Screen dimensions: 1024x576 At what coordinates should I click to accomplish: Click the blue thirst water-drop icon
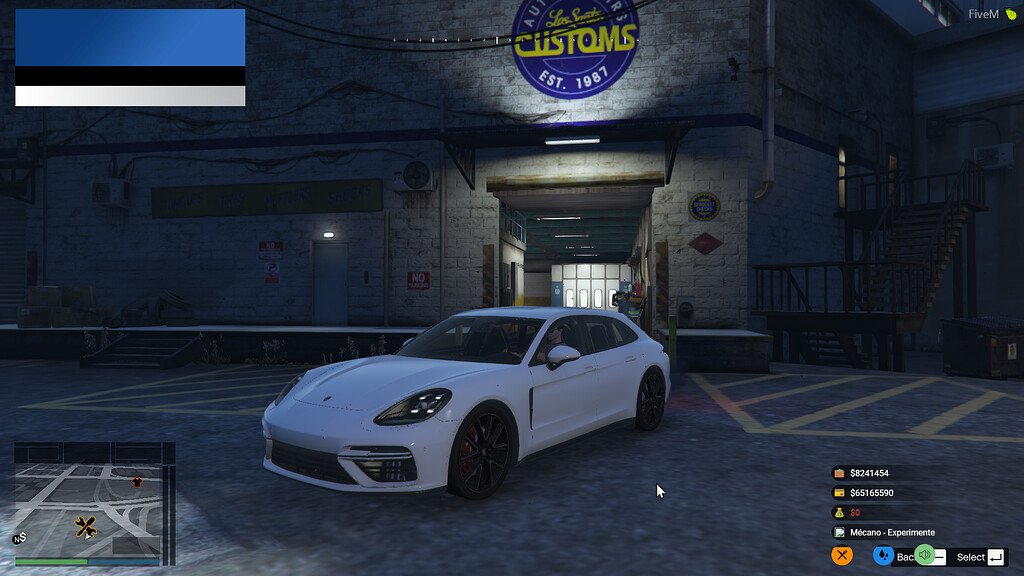tap(883, 556)
